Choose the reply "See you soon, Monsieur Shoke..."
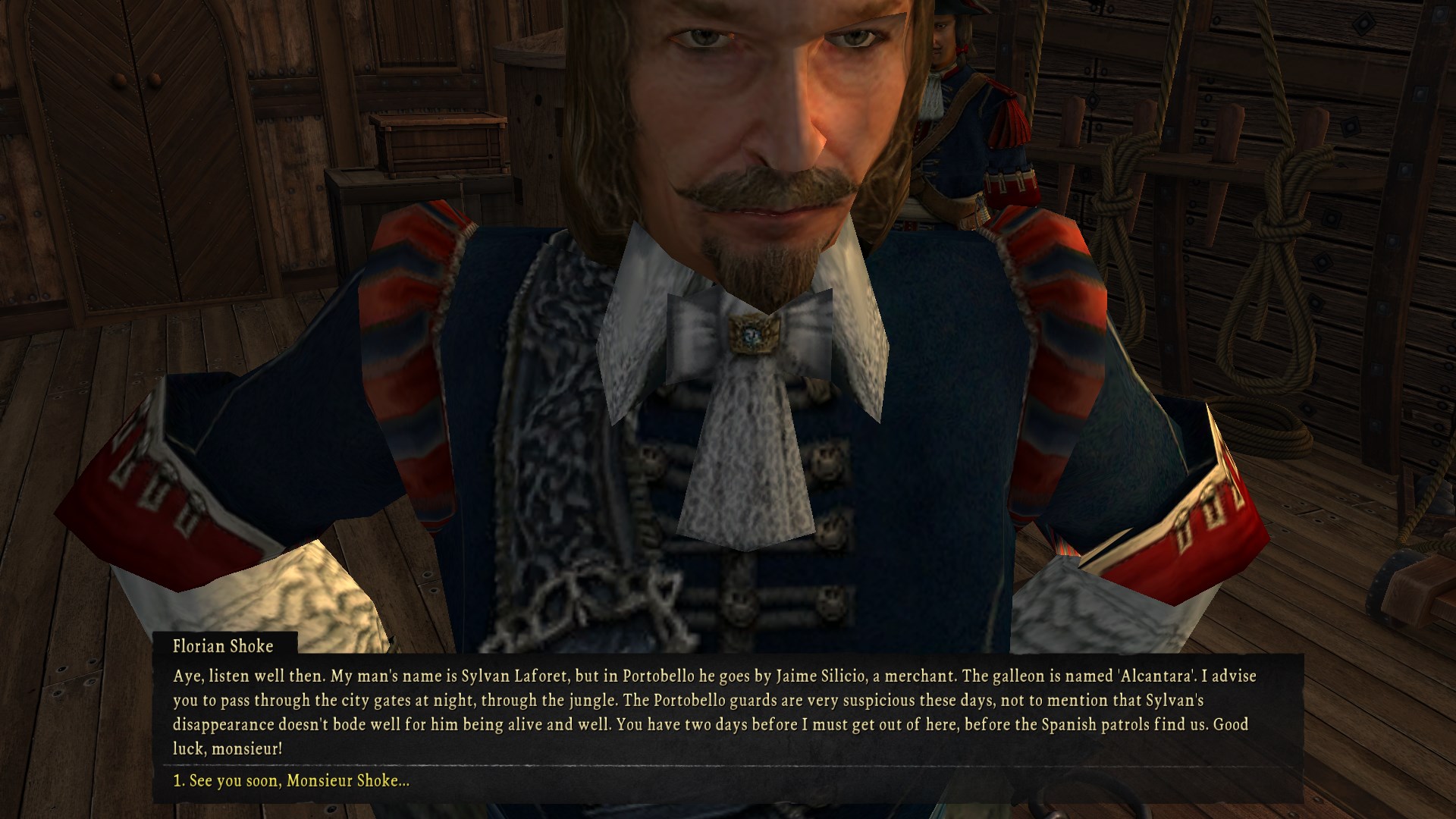The image size is (1456, 819). [291, 780]
